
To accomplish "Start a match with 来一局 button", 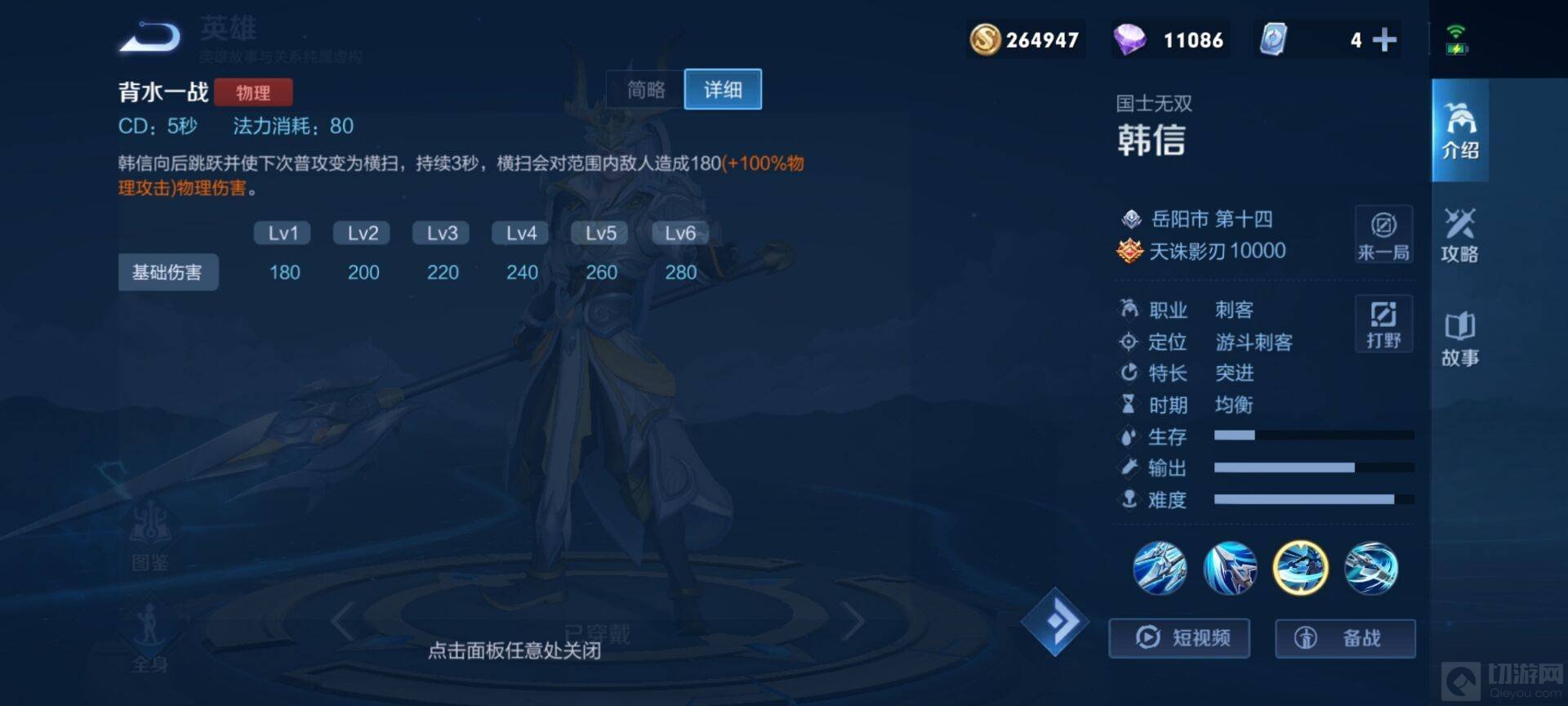I will (1383, 235).
